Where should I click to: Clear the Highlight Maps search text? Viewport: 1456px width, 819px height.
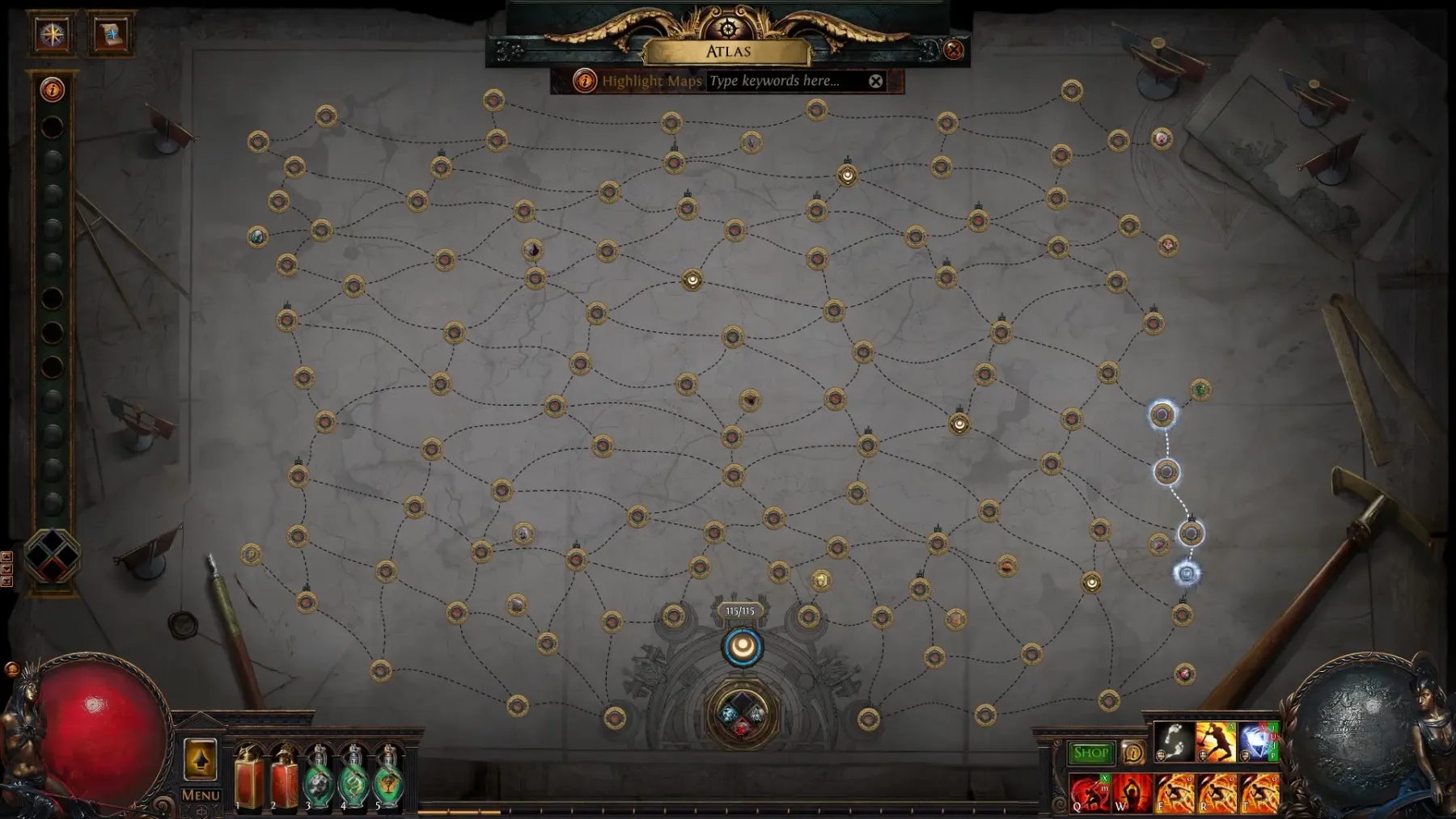pos(876,81)
